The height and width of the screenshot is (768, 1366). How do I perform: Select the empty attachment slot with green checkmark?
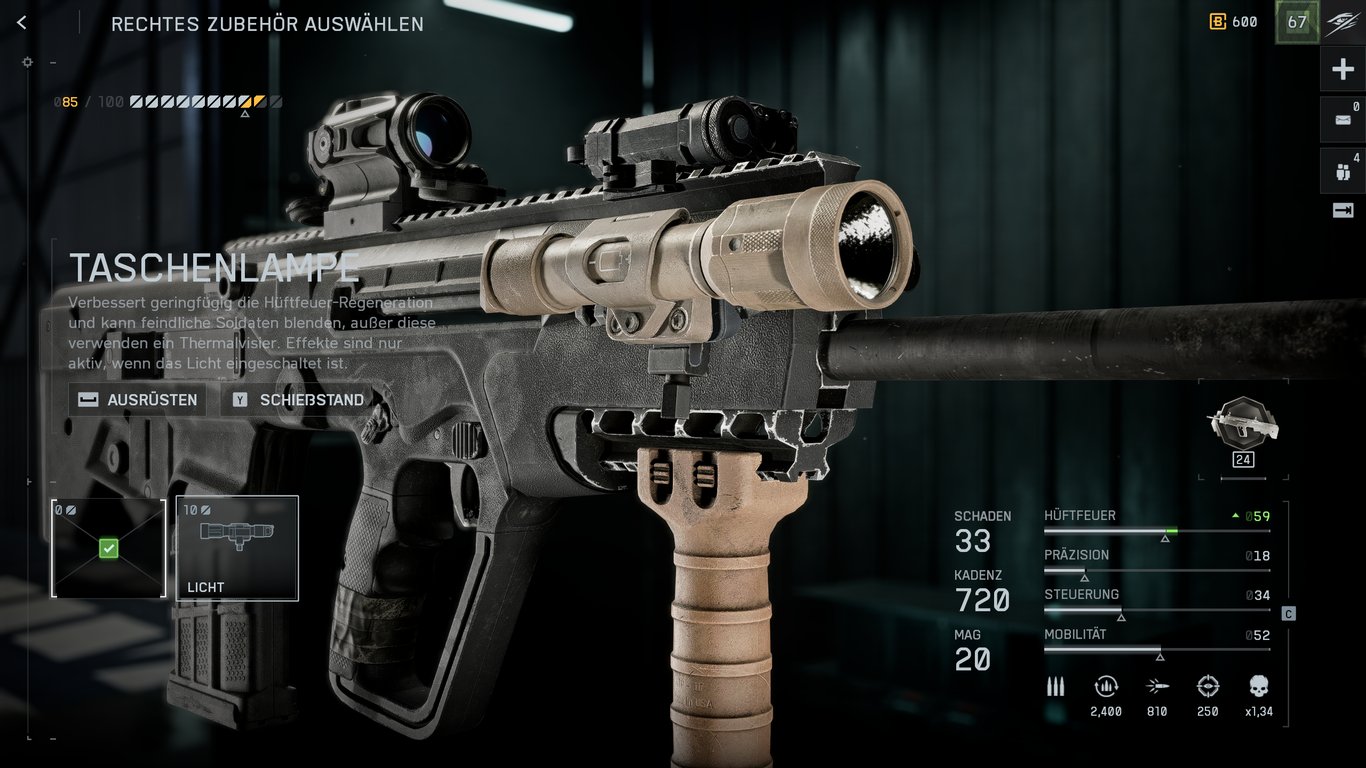[x=108, y=547]
